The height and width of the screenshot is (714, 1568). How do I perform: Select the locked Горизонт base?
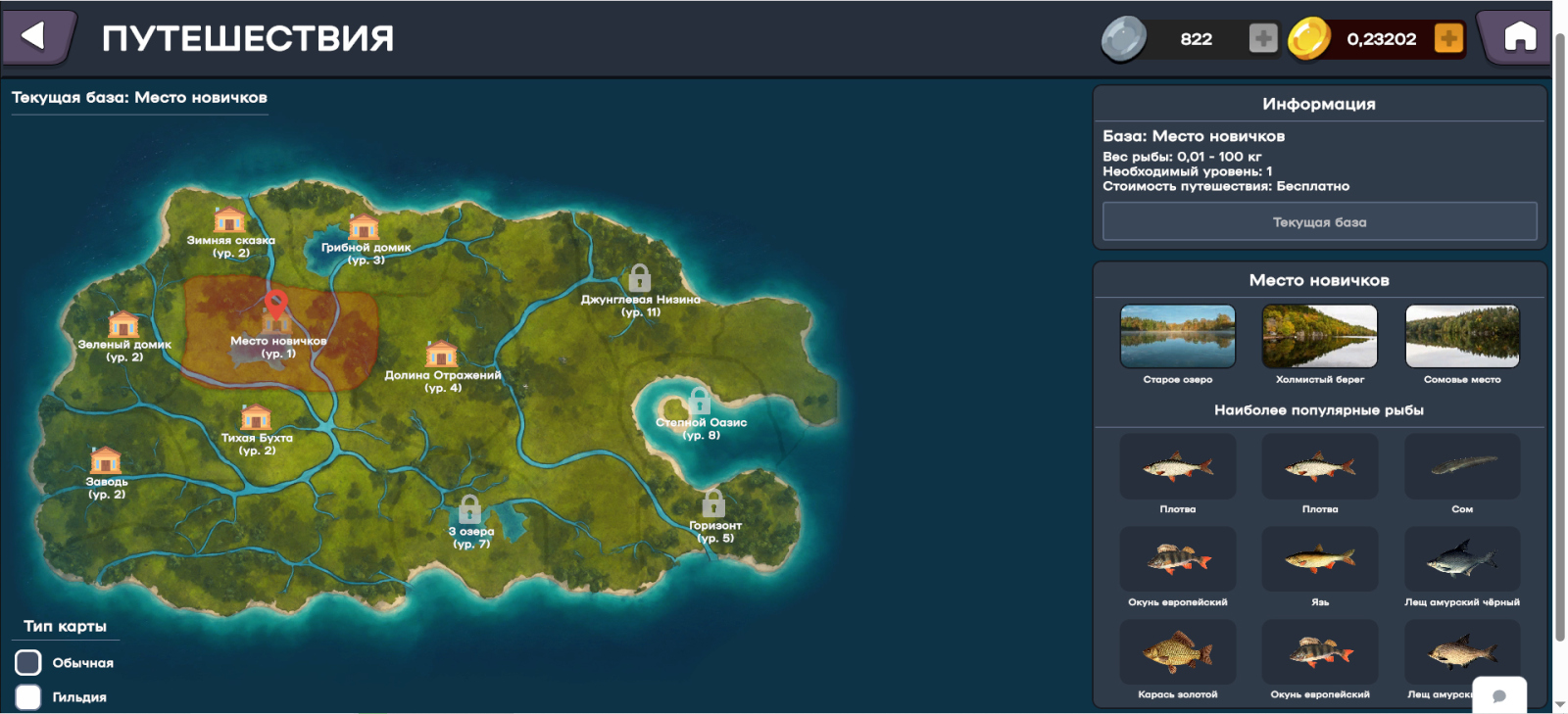point(713,503)
